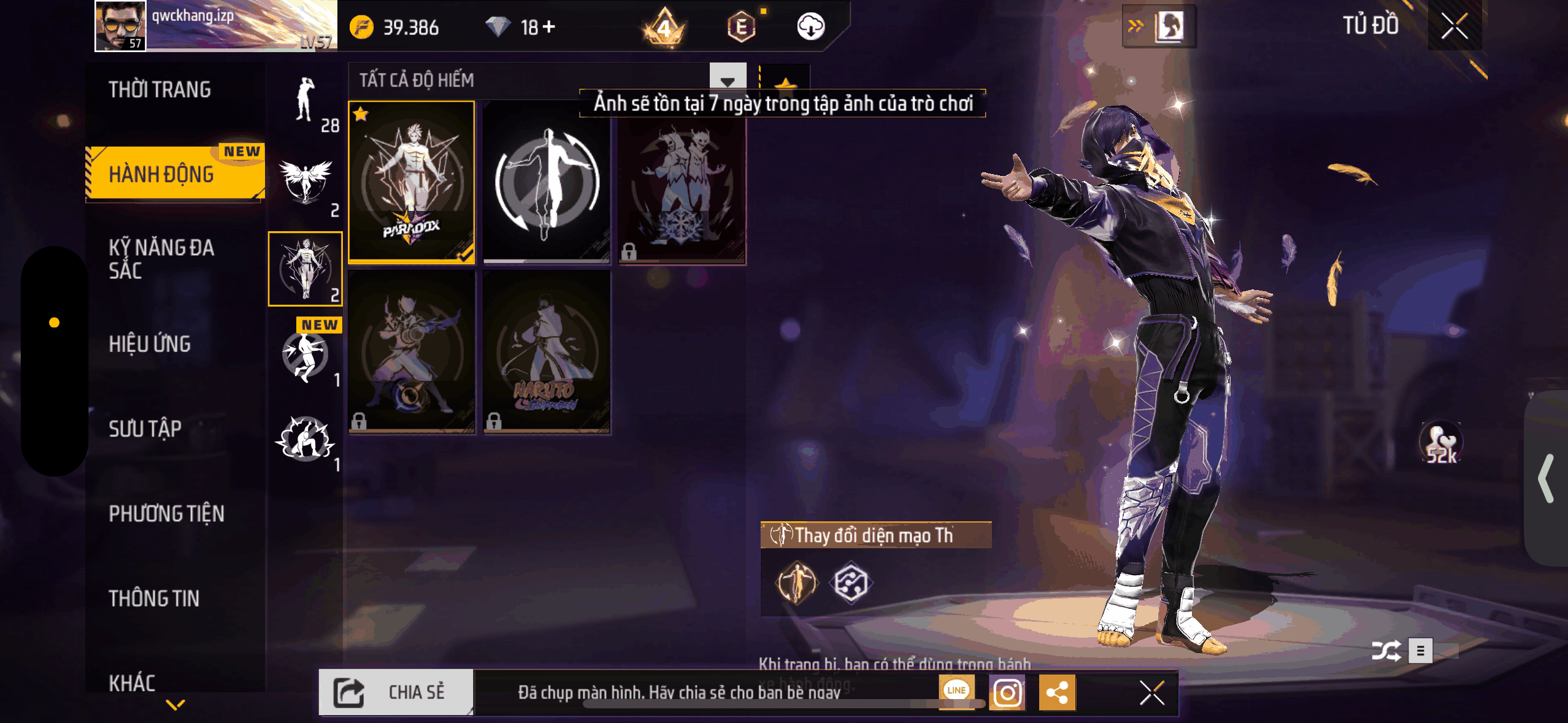Select the Paradox emote card
1568x723 pixels.
pyautogui.click(x=412, y=182)
